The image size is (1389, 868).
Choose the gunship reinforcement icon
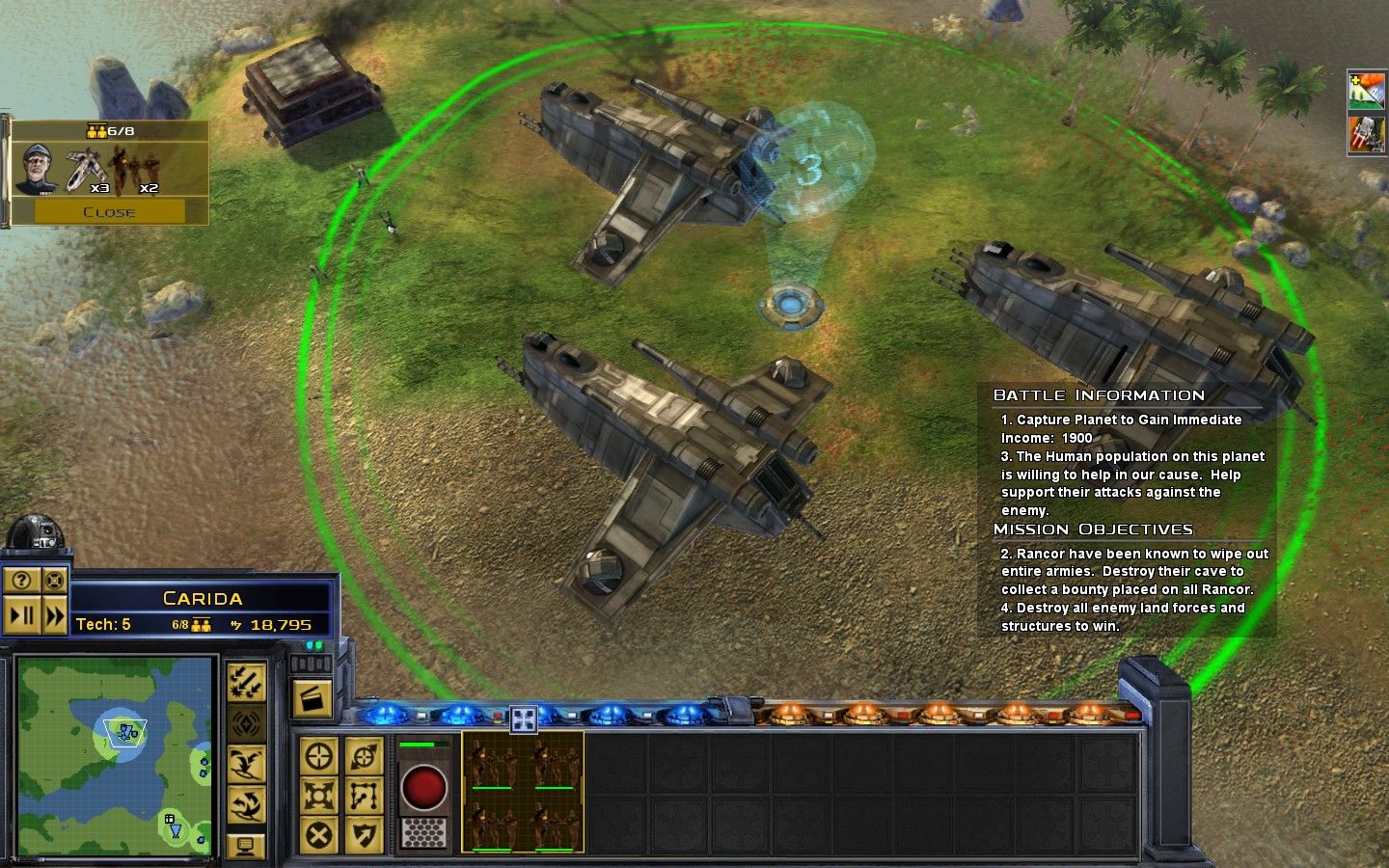pos(85,169)
